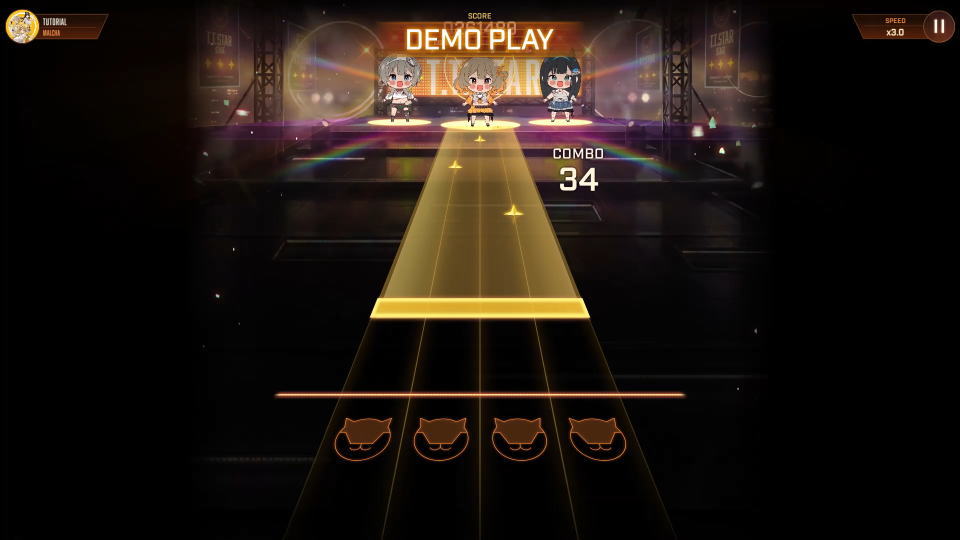Pause the demo play
Image resolution: width=960 pixels, height=540 pixels.
[938, 26]
